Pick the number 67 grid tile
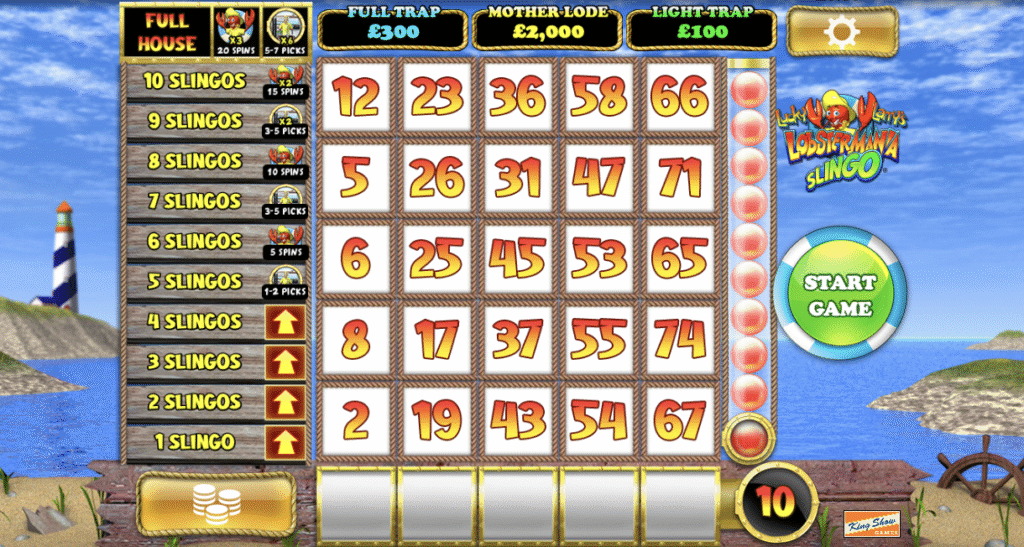 [679, 420]
